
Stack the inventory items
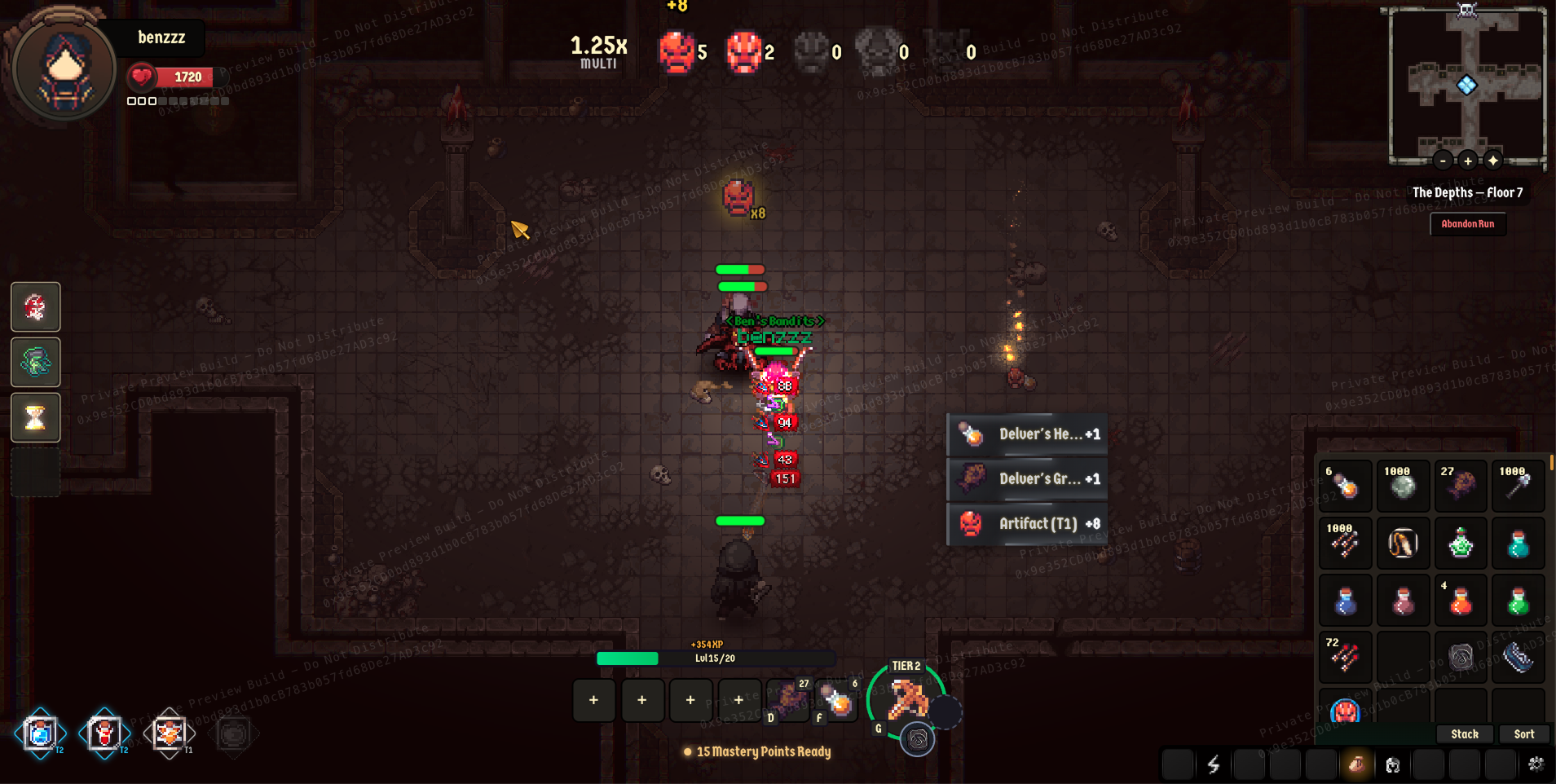coord(1464,734)
